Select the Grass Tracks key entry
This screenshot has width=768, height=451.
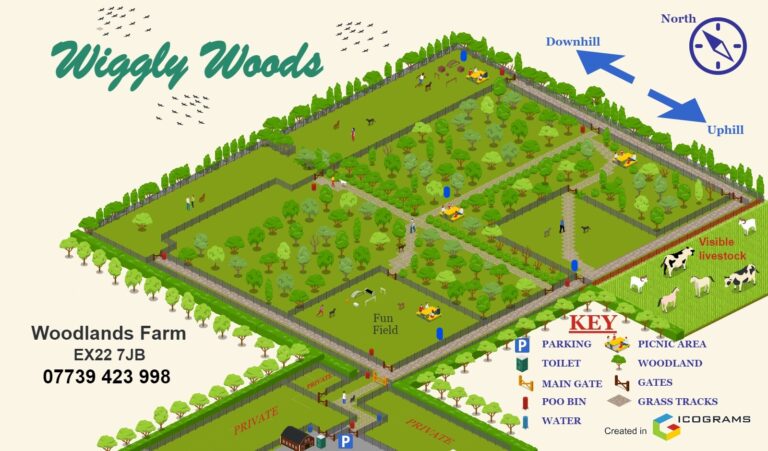pos(676,402)
